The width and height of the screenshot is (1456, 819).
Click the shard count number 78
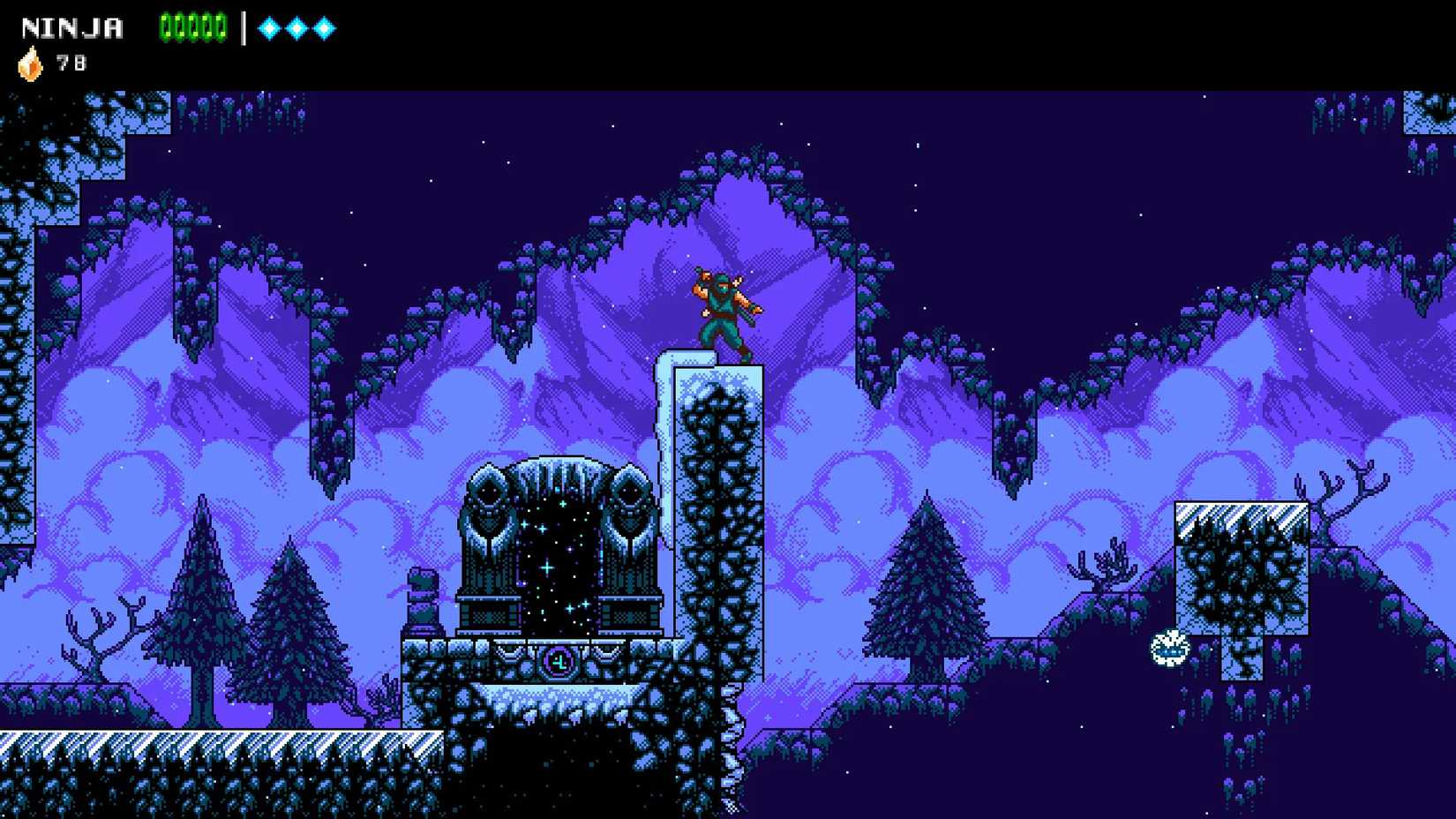(x=73, y=64)
